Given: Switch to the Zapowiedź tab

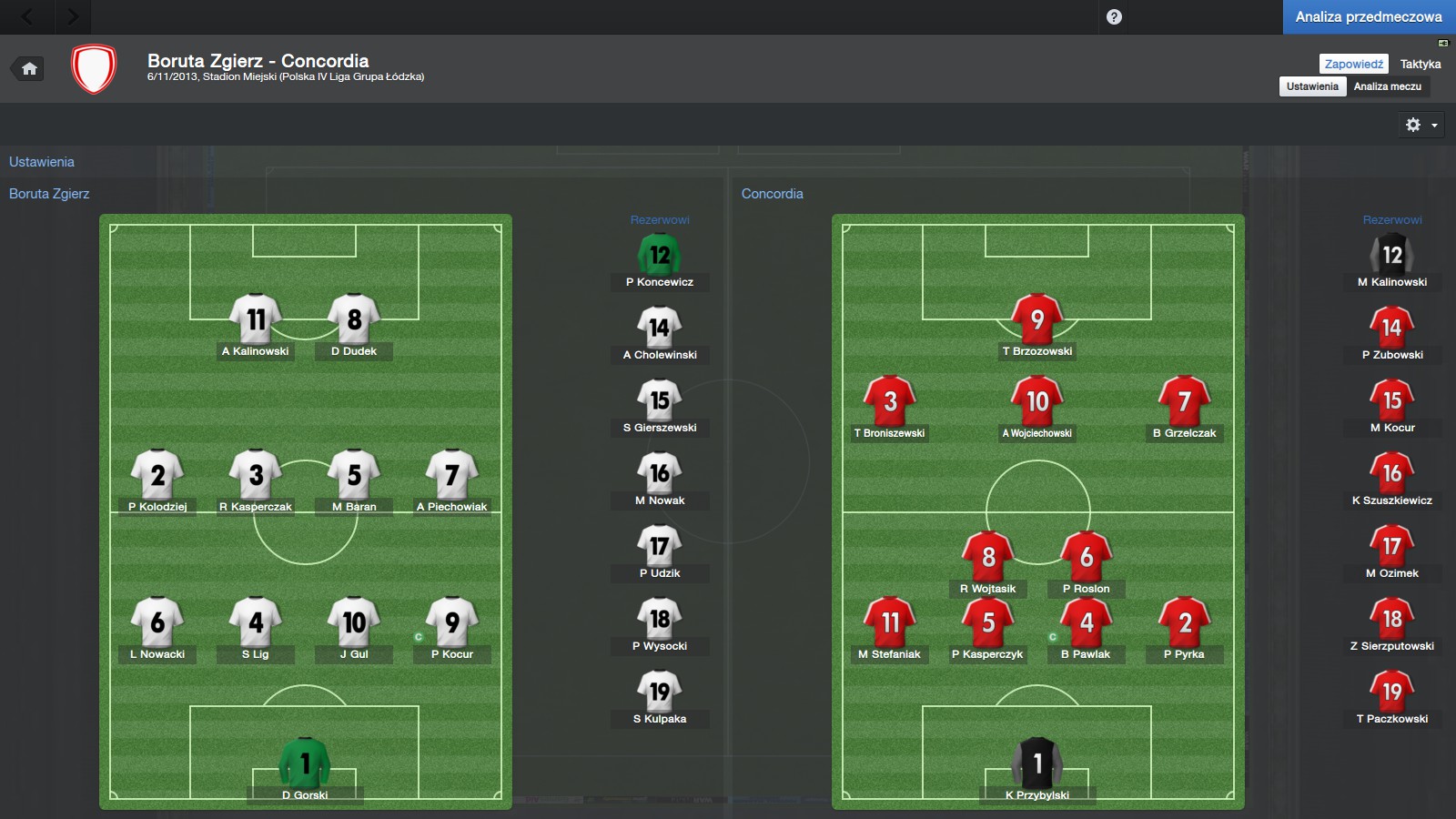Looking at the screenshot, I should pos(1353,64).
